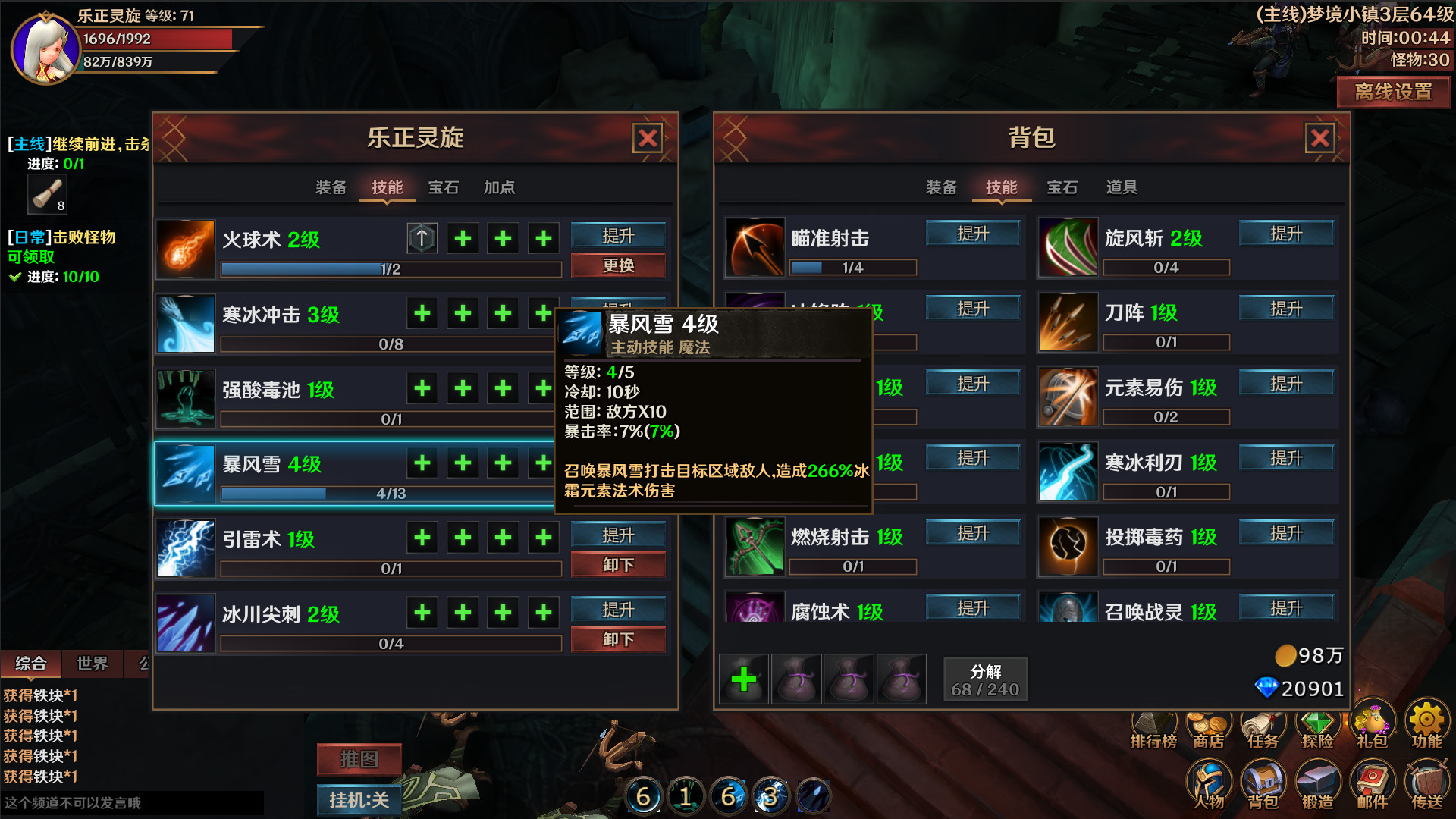
Task: Click 更换 to swap 火球术
Action: [617, 265]
